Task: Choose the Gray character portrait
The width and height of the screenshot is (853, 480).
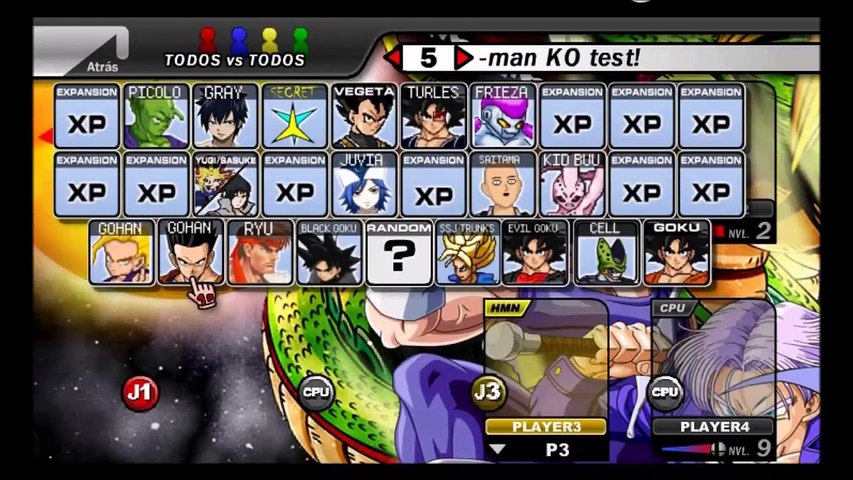Action: tap(225, 116)
